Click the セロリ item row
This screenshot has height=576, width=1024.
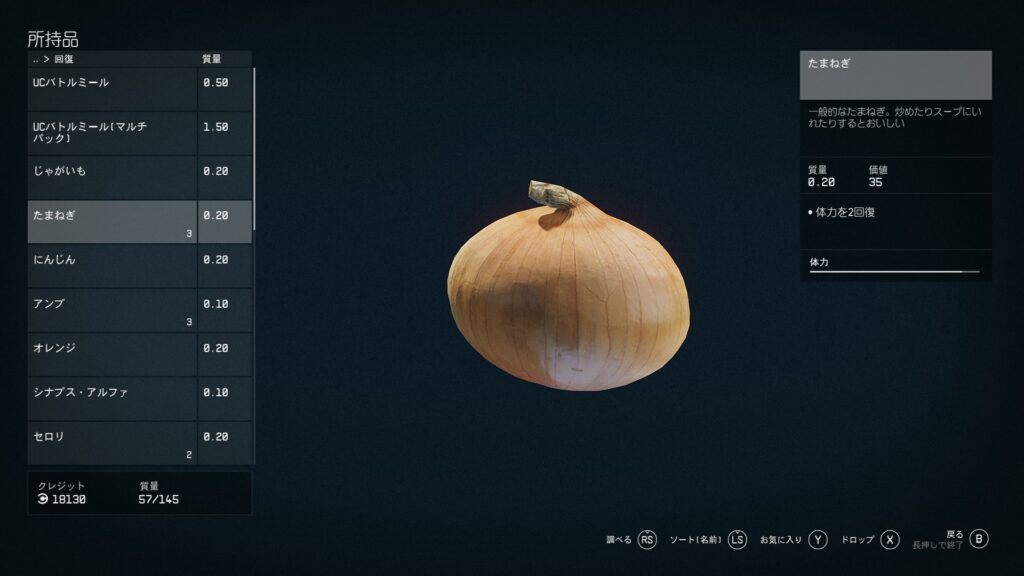click(112, 442)
